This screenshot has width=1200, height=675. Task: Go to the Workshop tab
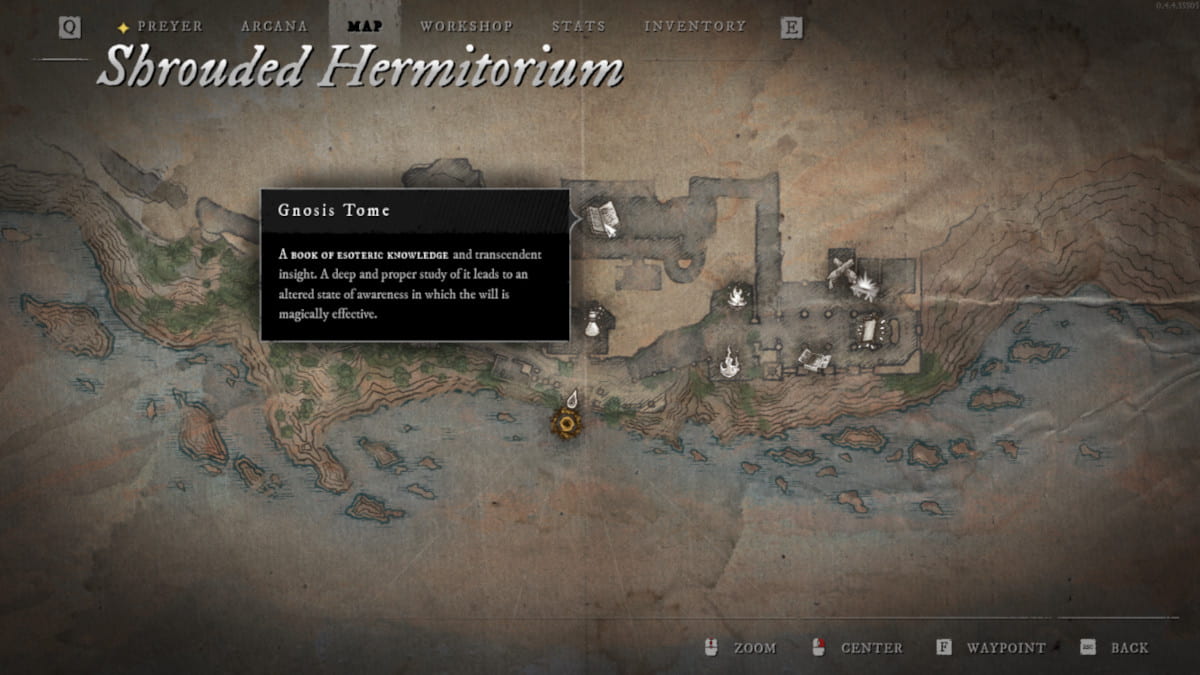(466, 26)
